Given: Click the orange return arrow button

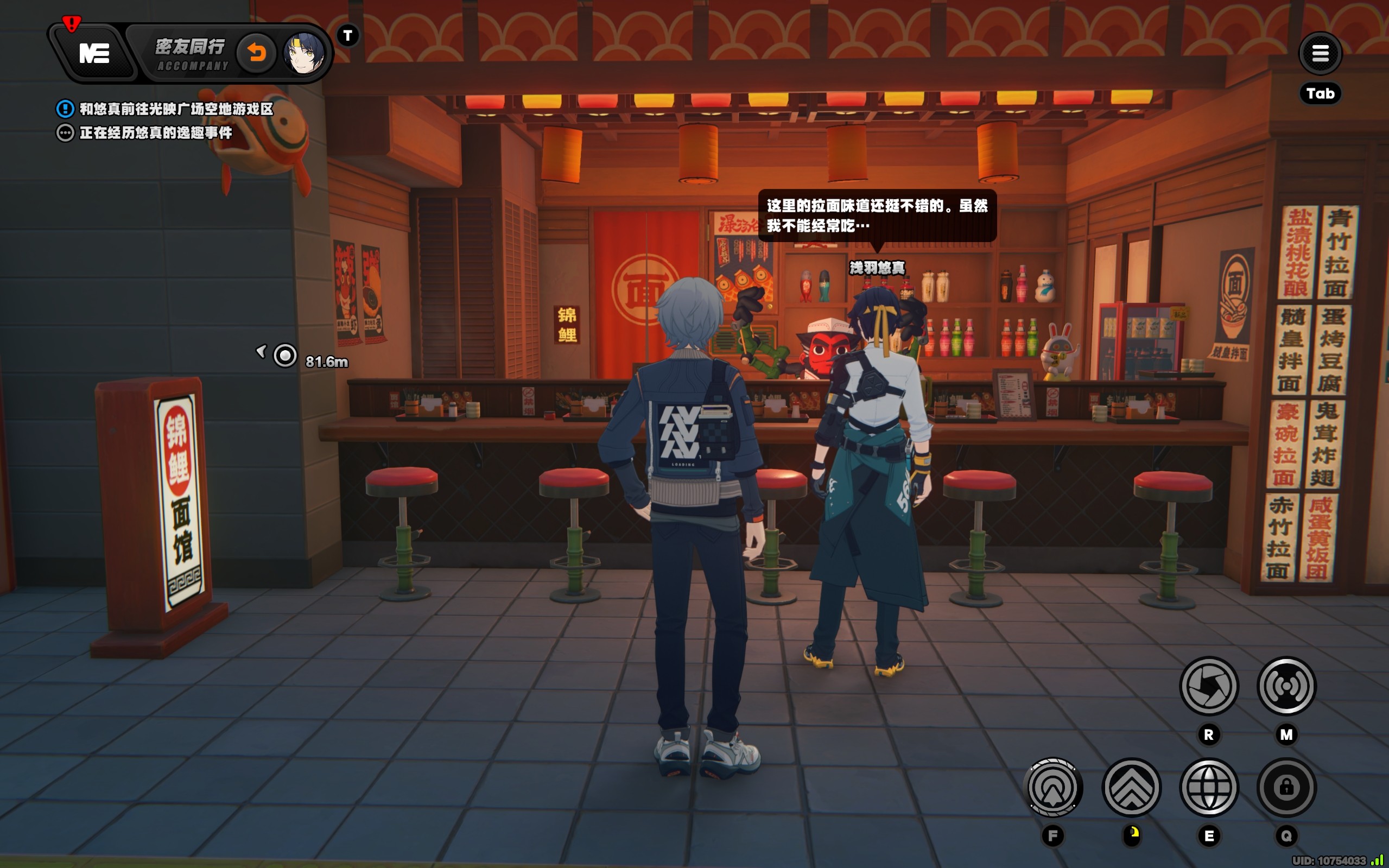Looking at the screenshot, I should (x=257, y=53).
